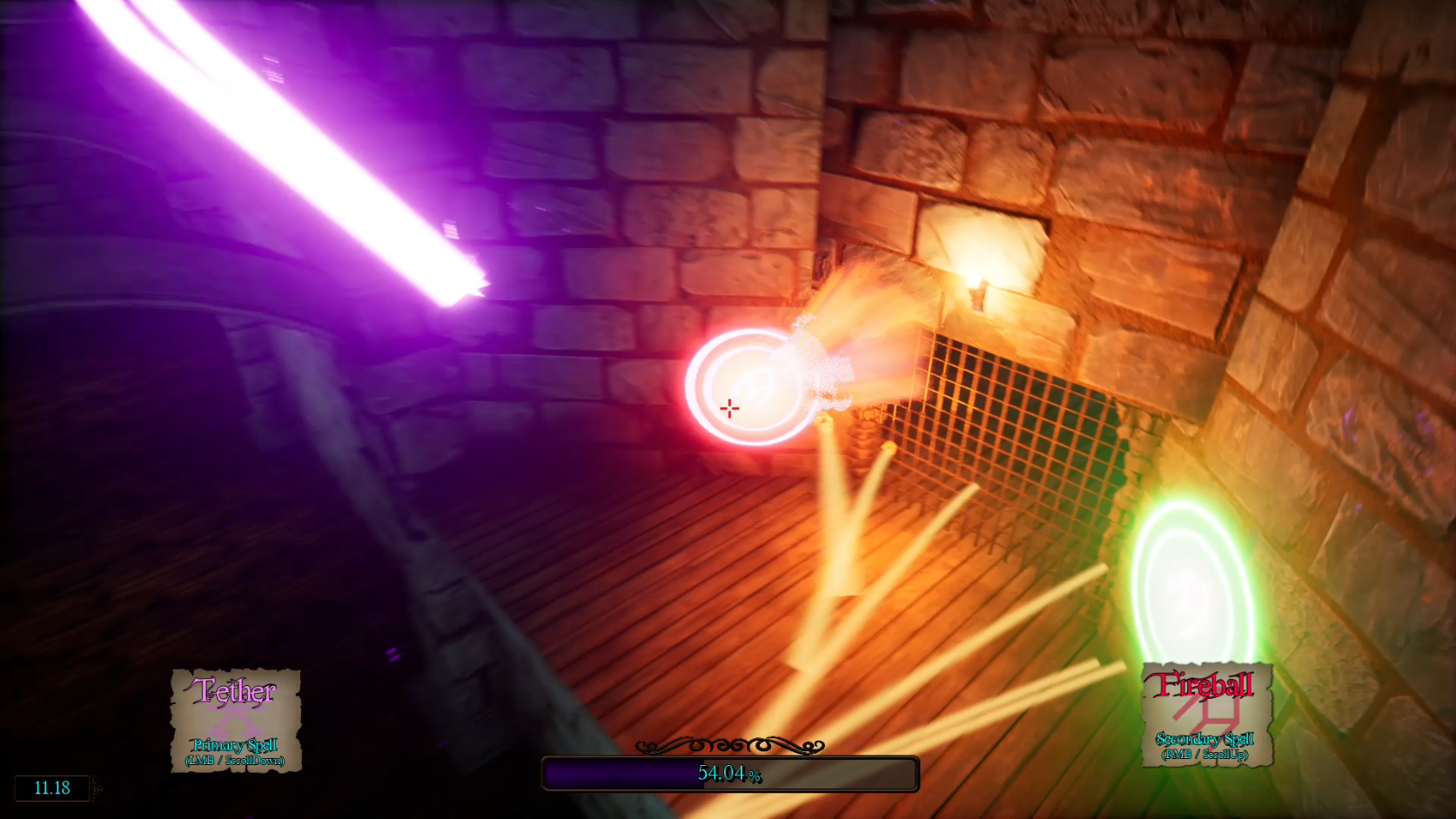This screenshot has height=819, width=1456.
Task: Click the RMB / ScrollUp binding text
Action: tap(1204, 755)
